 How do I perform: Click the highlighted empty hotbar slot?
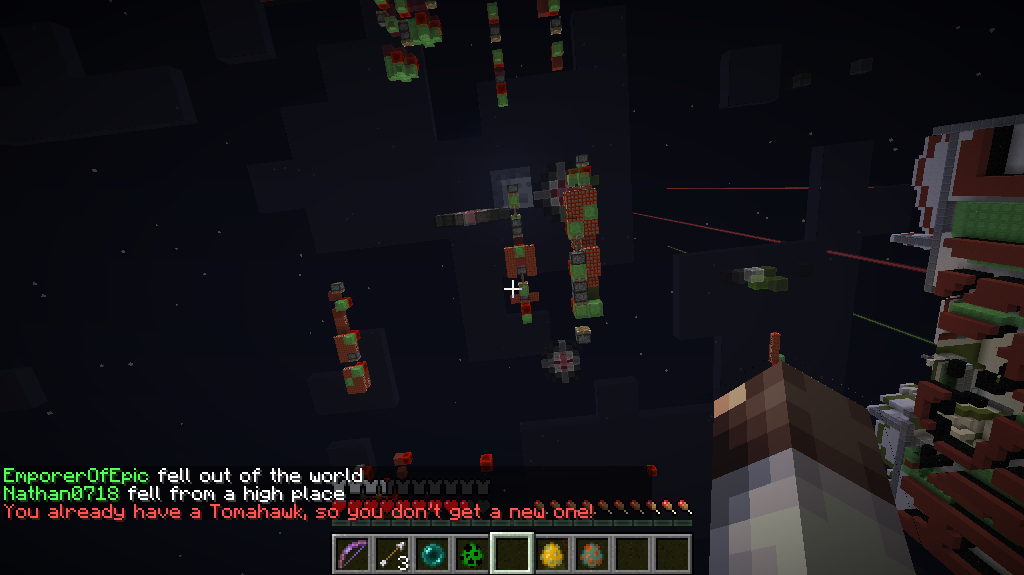511,553
